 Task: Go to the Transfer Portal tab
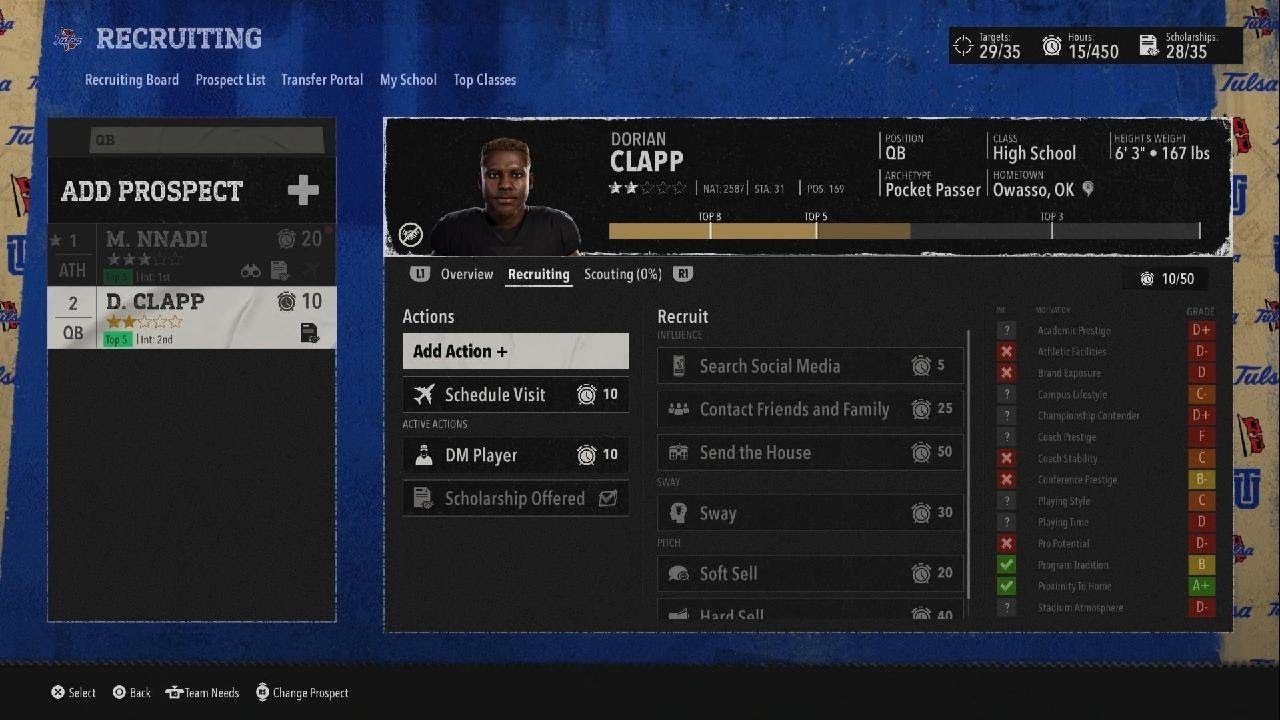322,80
